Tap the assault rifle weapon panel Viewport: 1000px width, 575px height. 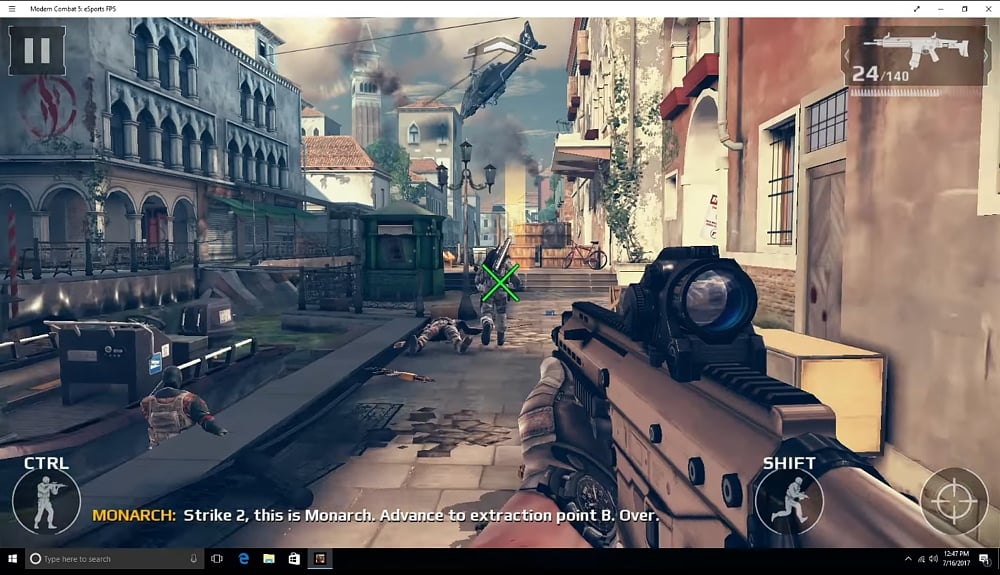tap(914, 55)
